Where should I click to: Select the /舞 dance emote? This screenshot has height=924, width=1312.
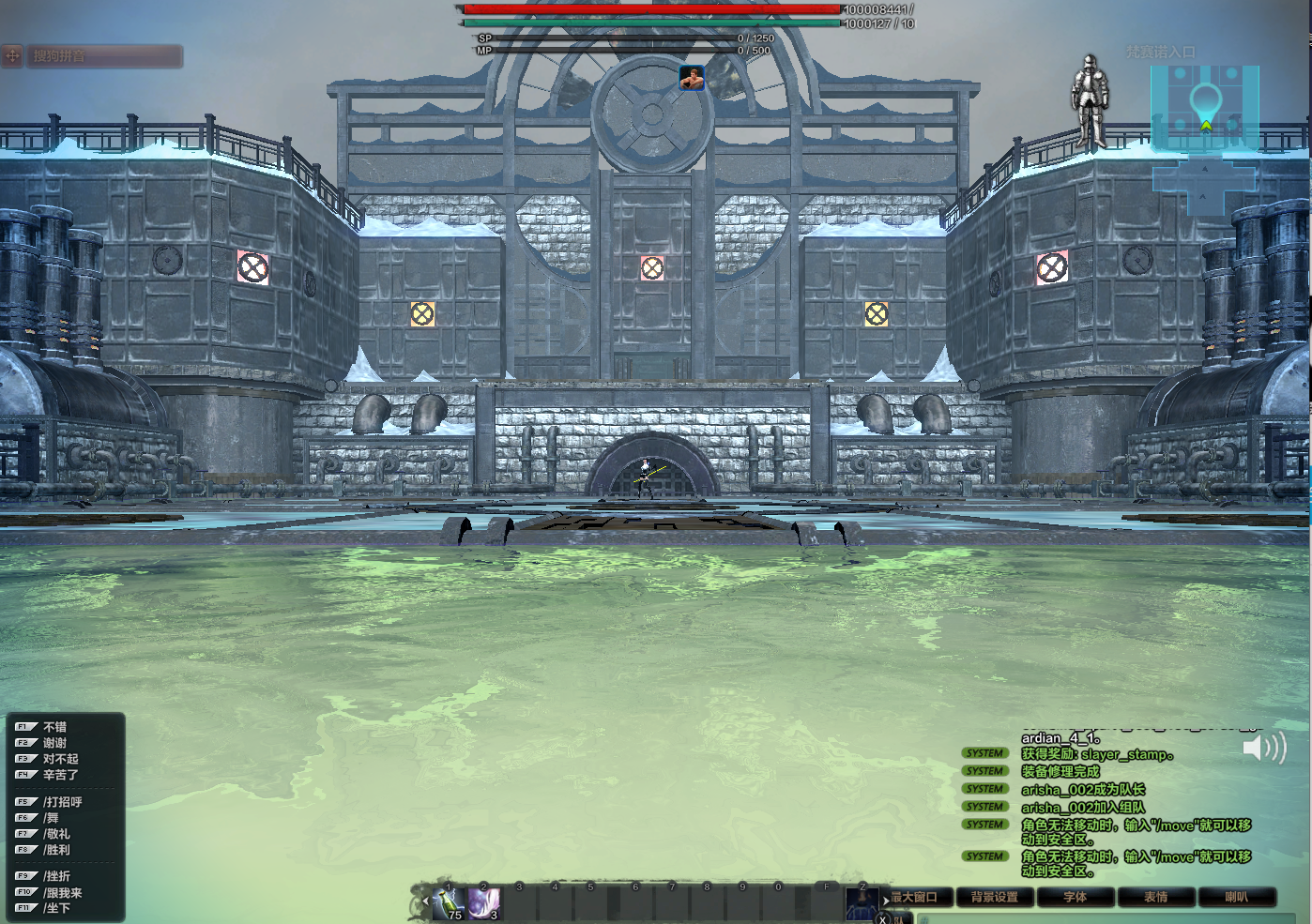(51, 818)
